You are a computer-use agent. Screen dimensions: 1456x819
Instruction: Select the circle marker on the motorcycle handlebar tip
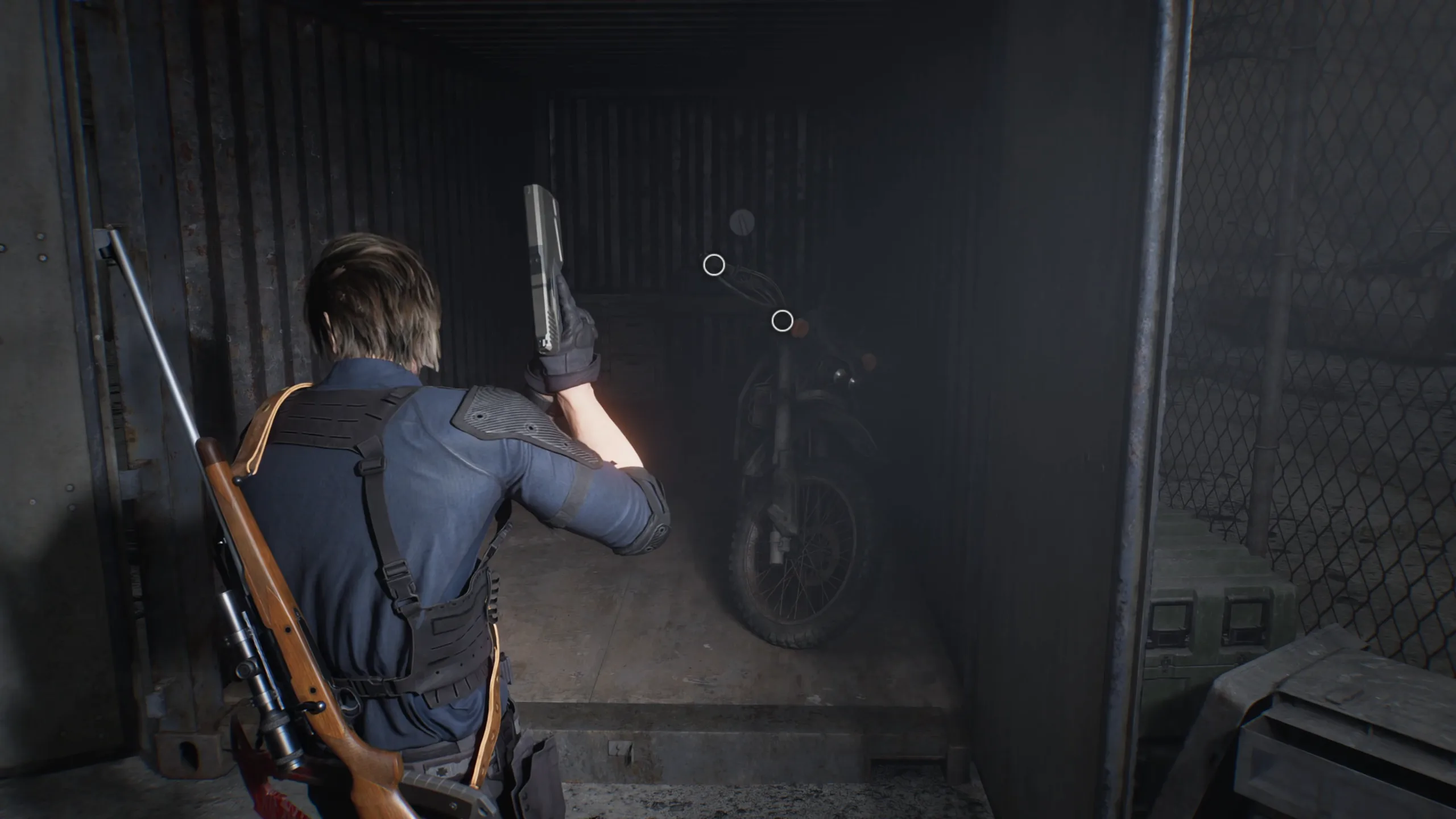tap(714, 265)
